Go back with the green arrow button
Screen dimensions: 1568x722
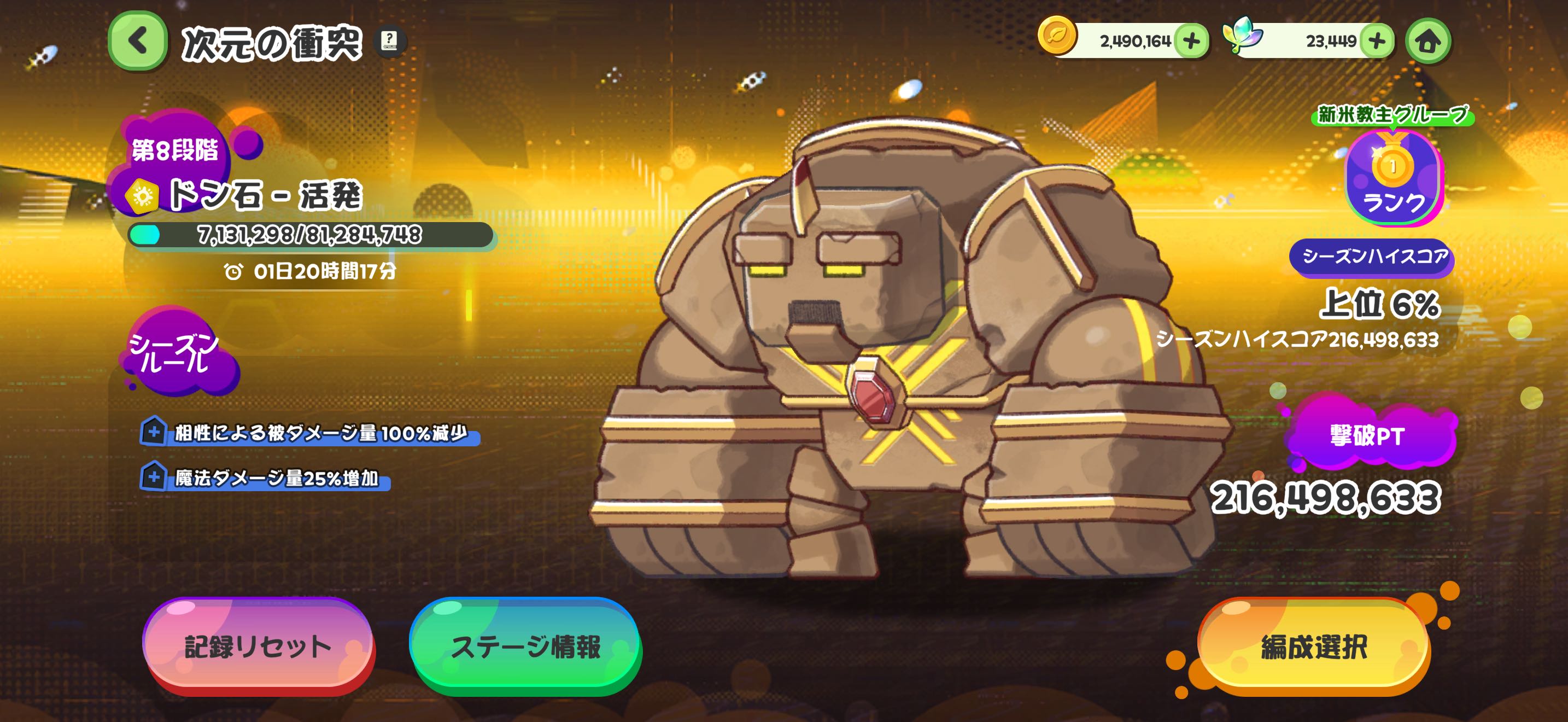138,42
